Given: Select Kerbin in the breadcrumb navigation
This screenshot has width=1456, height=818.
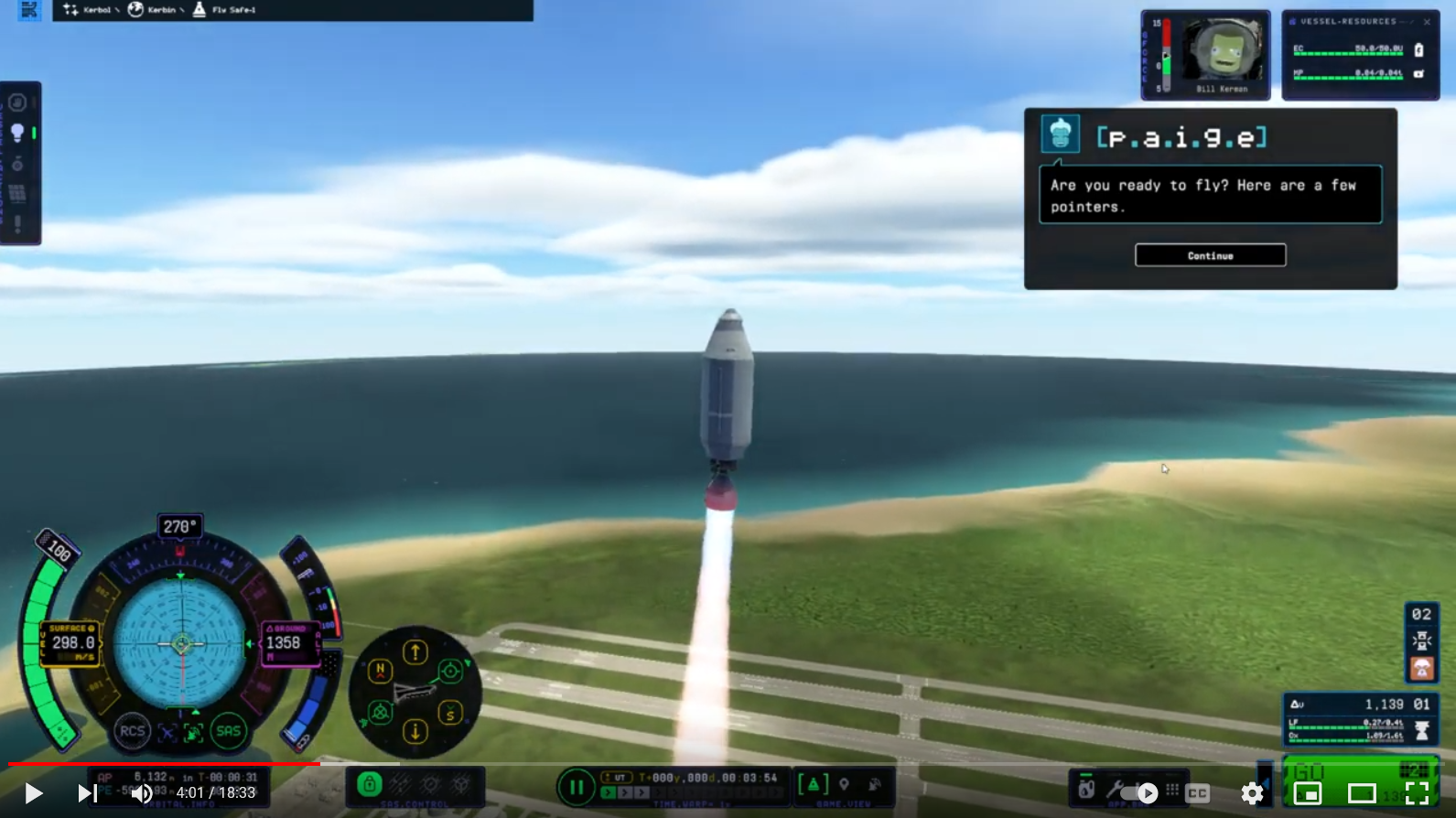Looking at the screenshot, I should pyautogui.click(x=162, y=10).
